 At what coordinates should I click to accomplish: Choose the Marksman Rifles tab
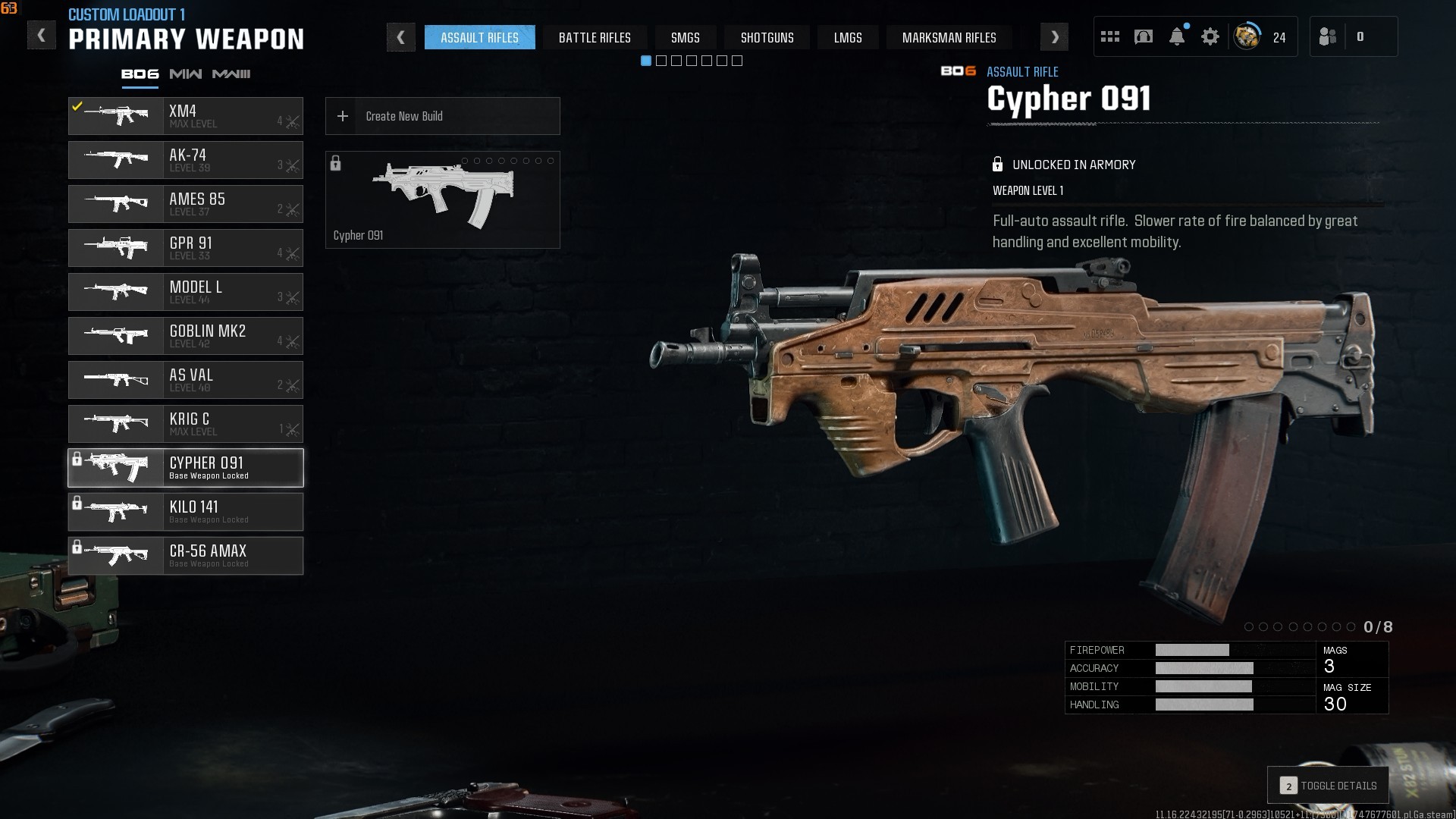click(x=949, y=37)
